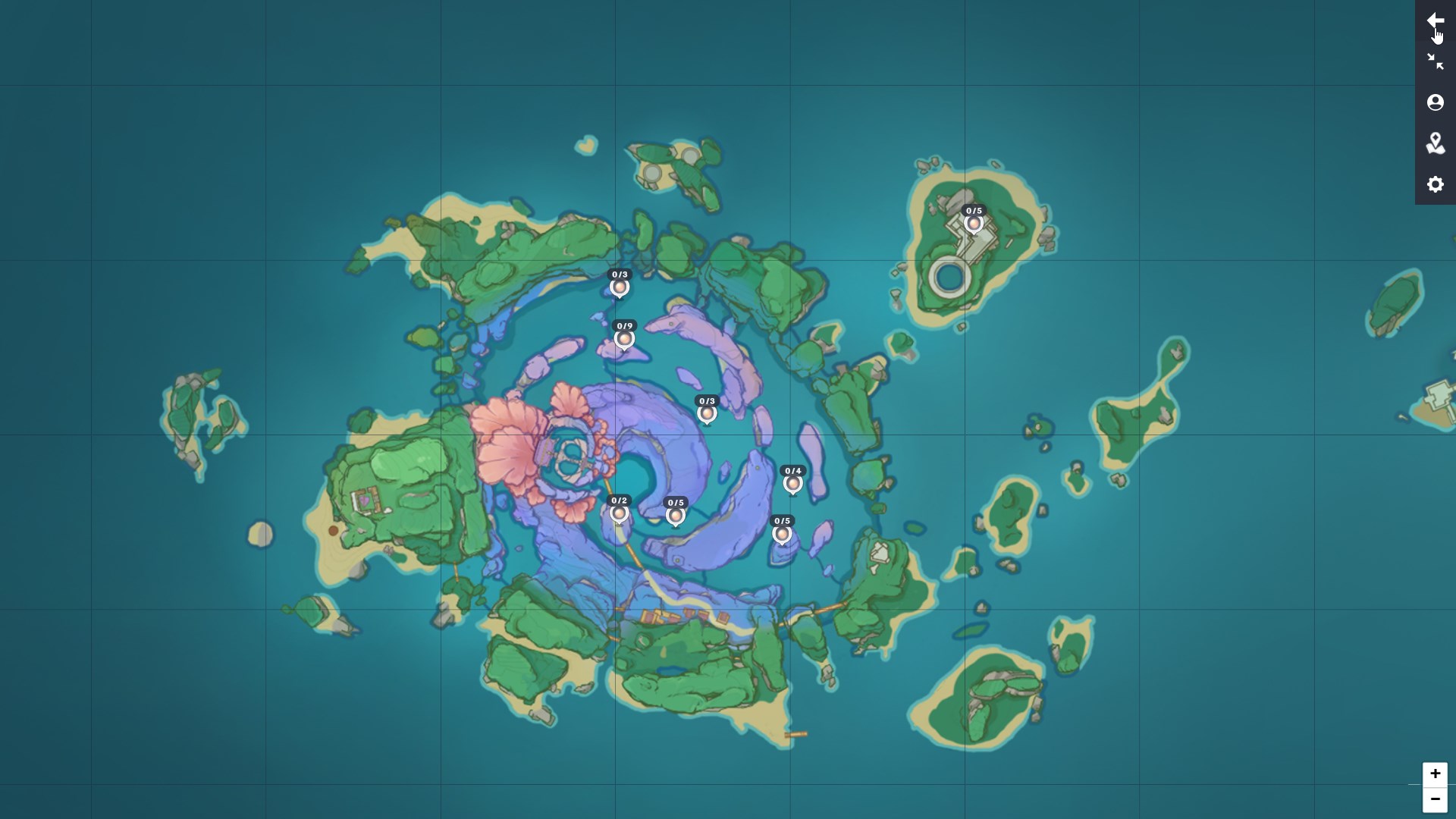The image size is (1456, 819).
Task: Open the map pin layers icon
Action: 1436,144
